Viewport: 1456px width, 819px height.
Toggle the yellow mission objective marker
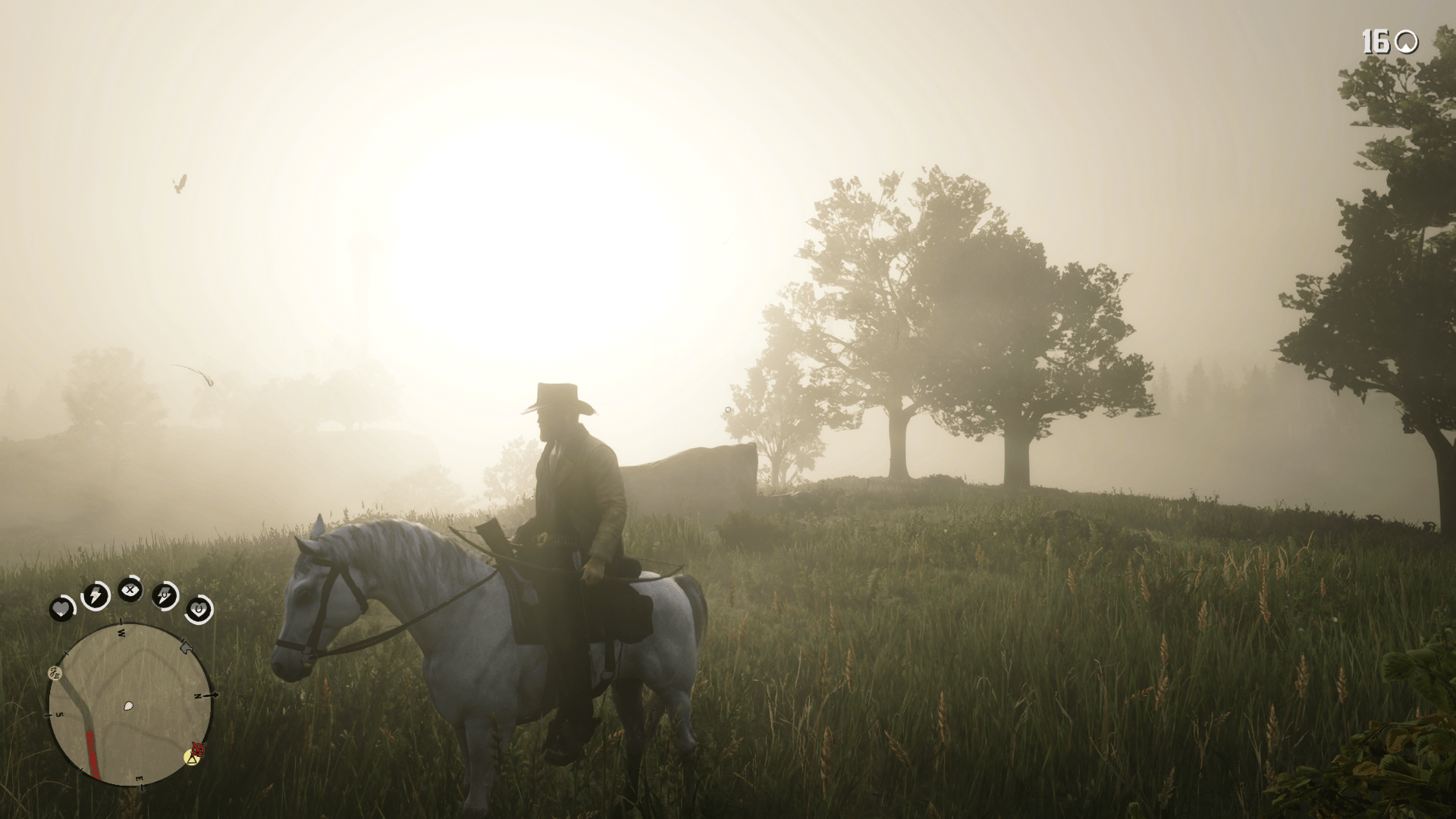point(191,758)
